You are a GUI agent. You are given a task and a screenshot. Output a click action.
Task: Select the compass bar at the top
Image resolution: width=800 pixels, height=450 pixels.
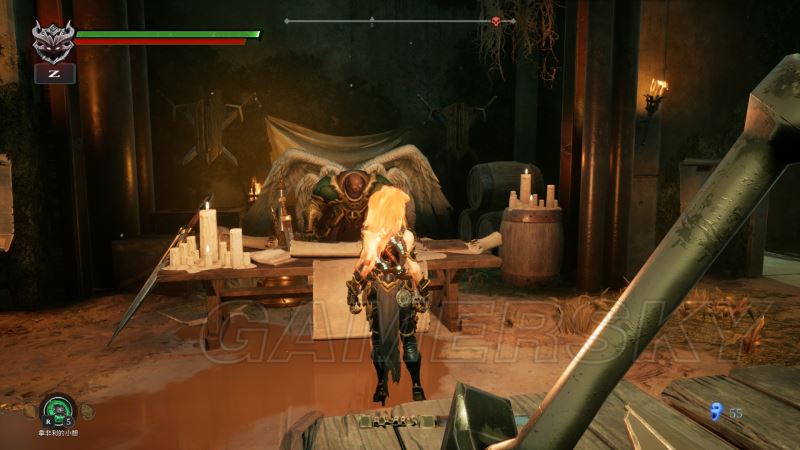tap(400, 20)
